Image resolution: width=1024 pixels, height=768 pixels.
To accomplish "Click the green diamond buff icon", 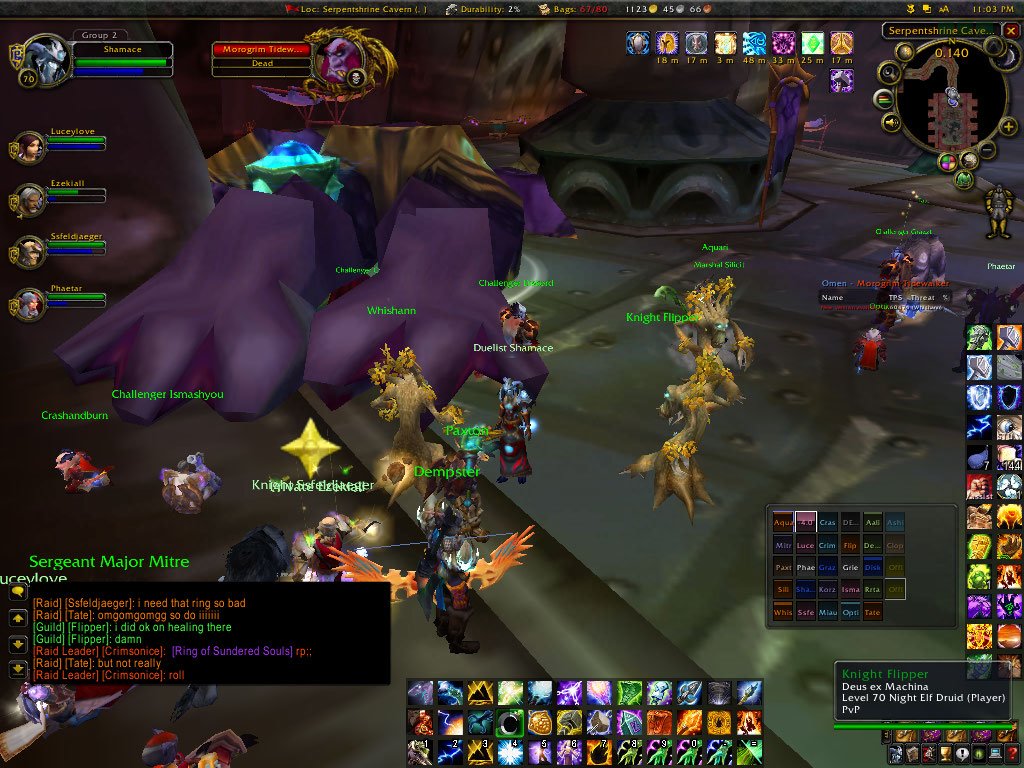I will 813,43.
